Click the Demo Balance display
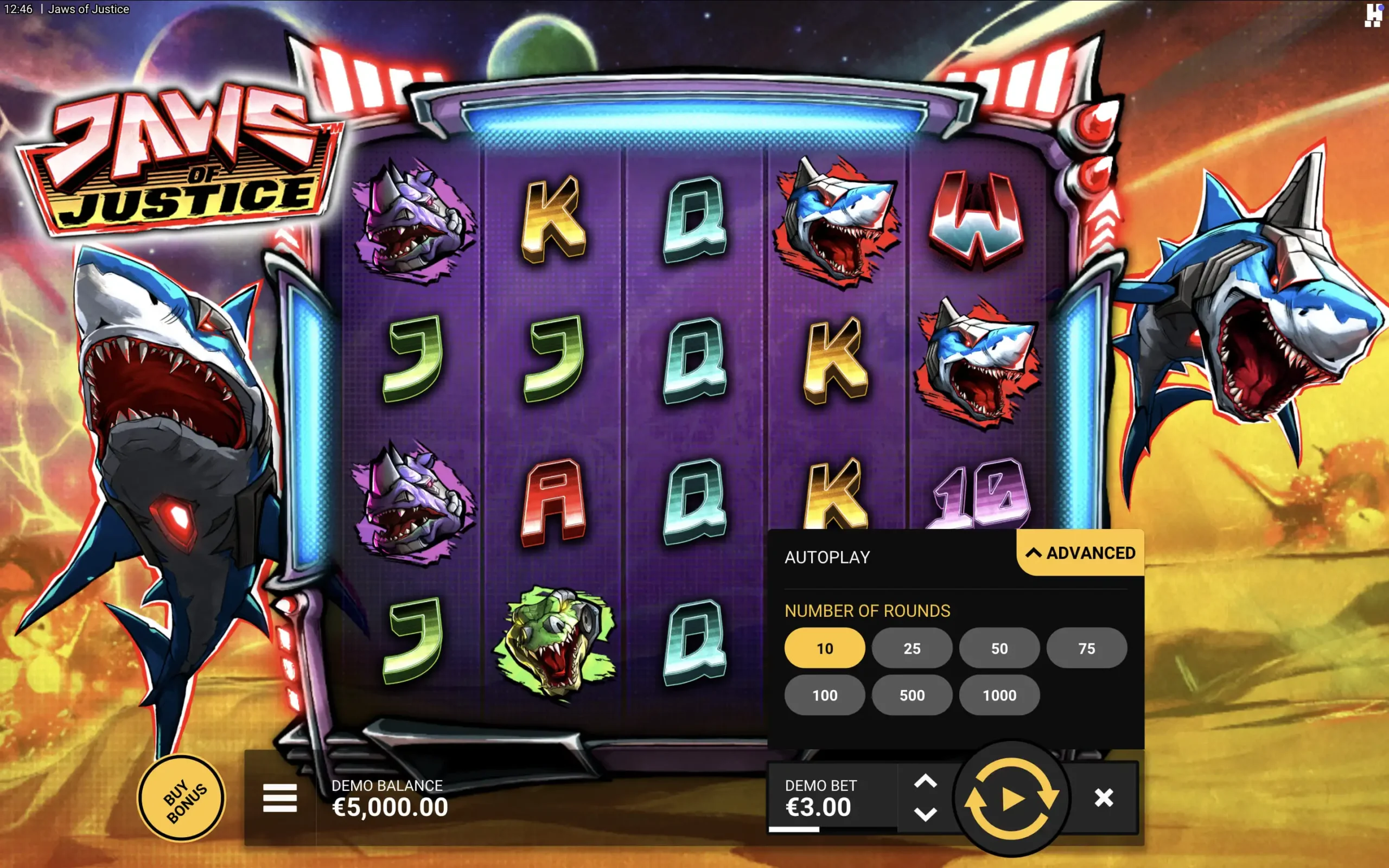 click(390, 798)
